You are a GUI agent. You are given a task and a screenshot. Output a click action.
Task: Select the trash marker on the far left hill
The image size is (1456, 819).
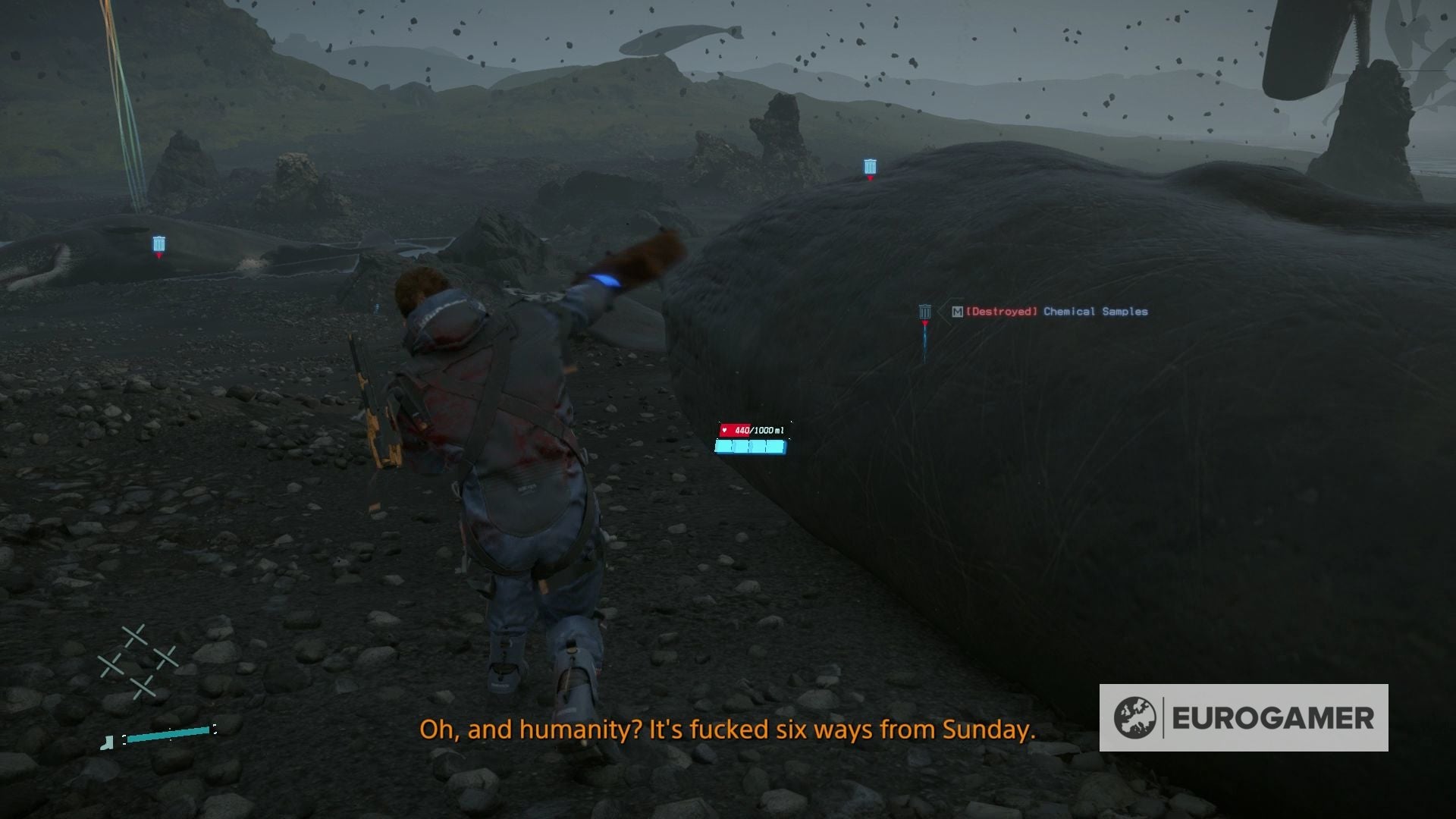(158, 243)
